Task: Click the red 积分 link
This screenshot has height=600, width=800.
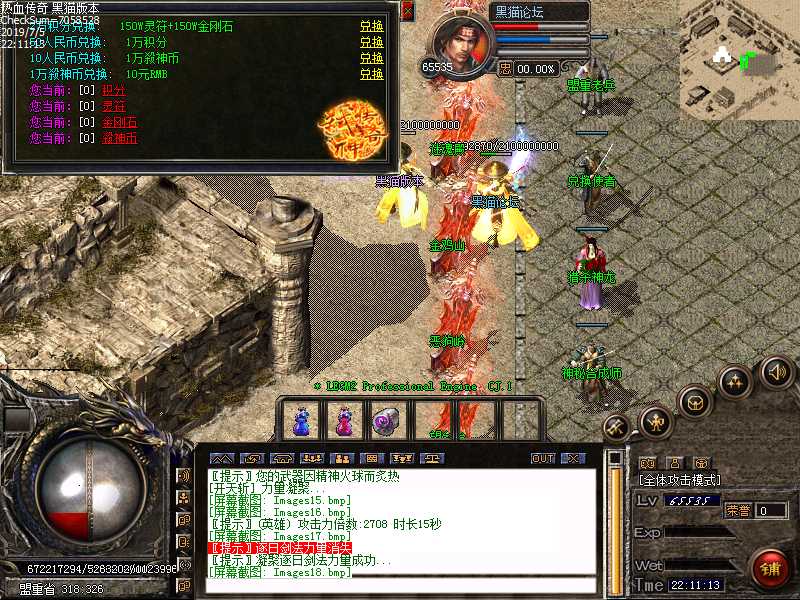Action: (x=114, y=90)
